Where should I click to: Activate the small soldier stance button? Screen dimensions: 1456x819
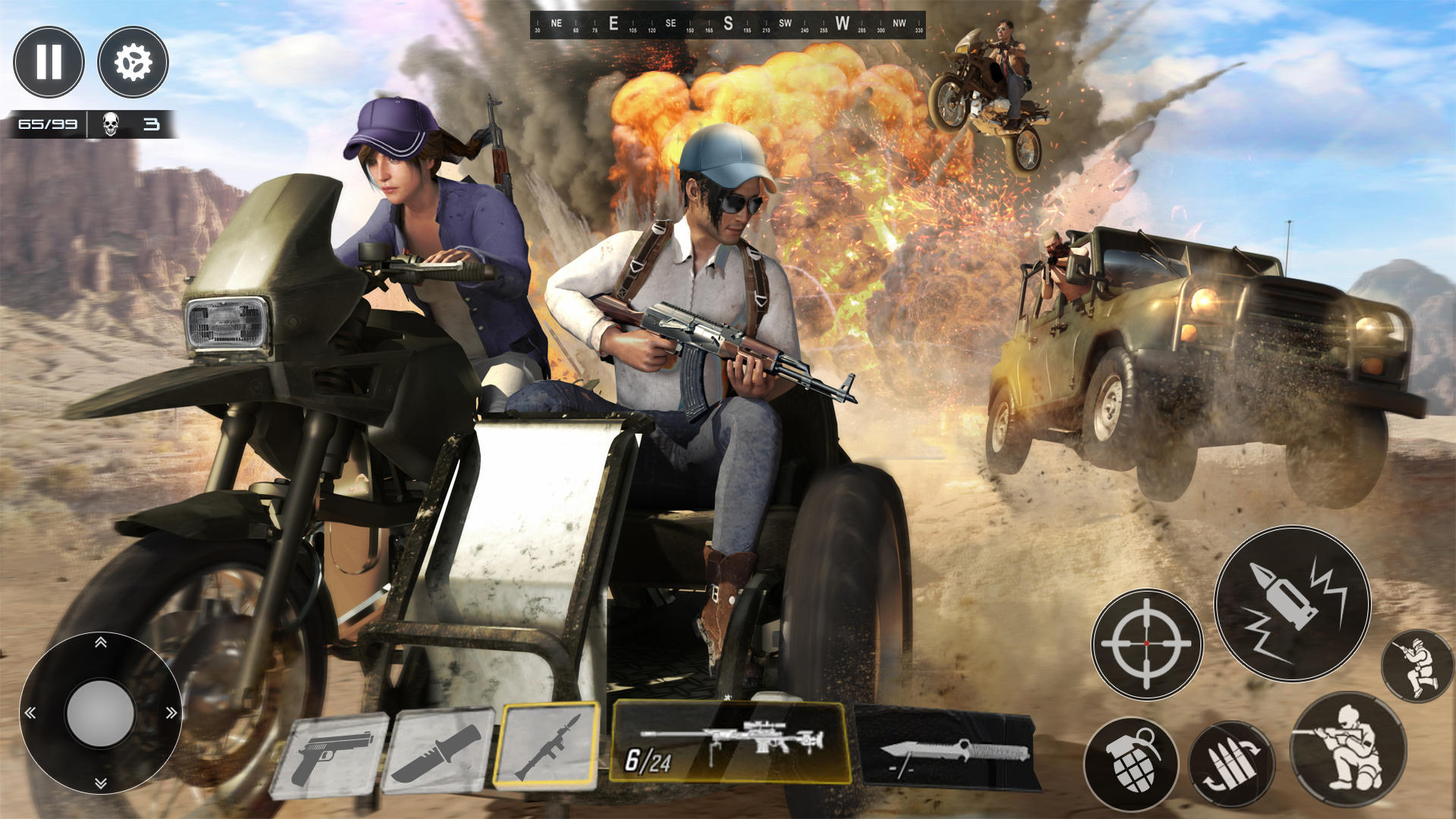pyautogui.click(x=1417, y=666)
